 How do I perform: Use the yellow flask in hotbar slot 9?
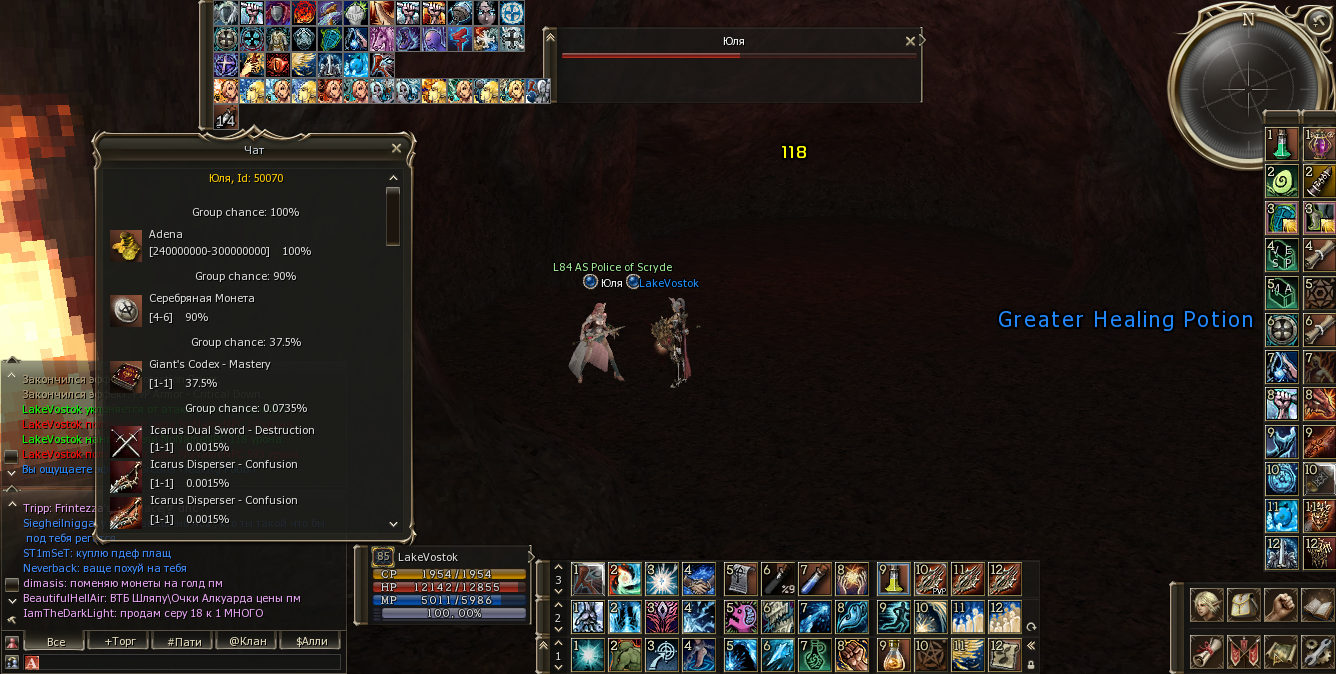click(893, 578)
